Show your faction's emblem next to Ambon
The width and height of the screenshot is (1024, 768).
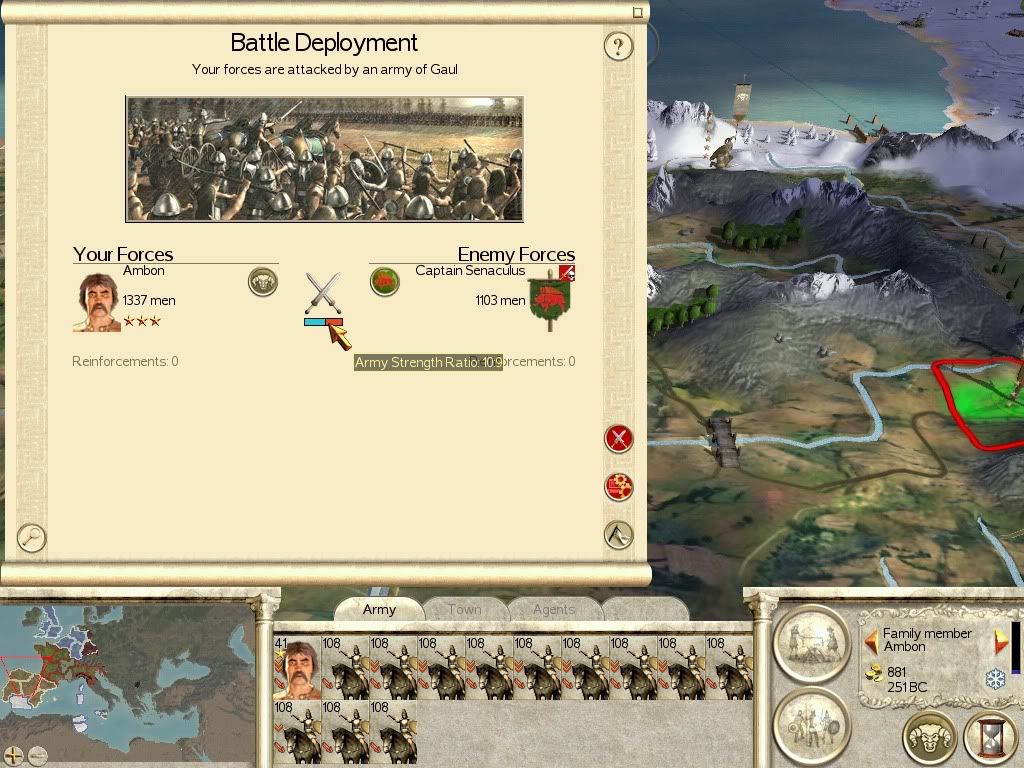point(263,282)
